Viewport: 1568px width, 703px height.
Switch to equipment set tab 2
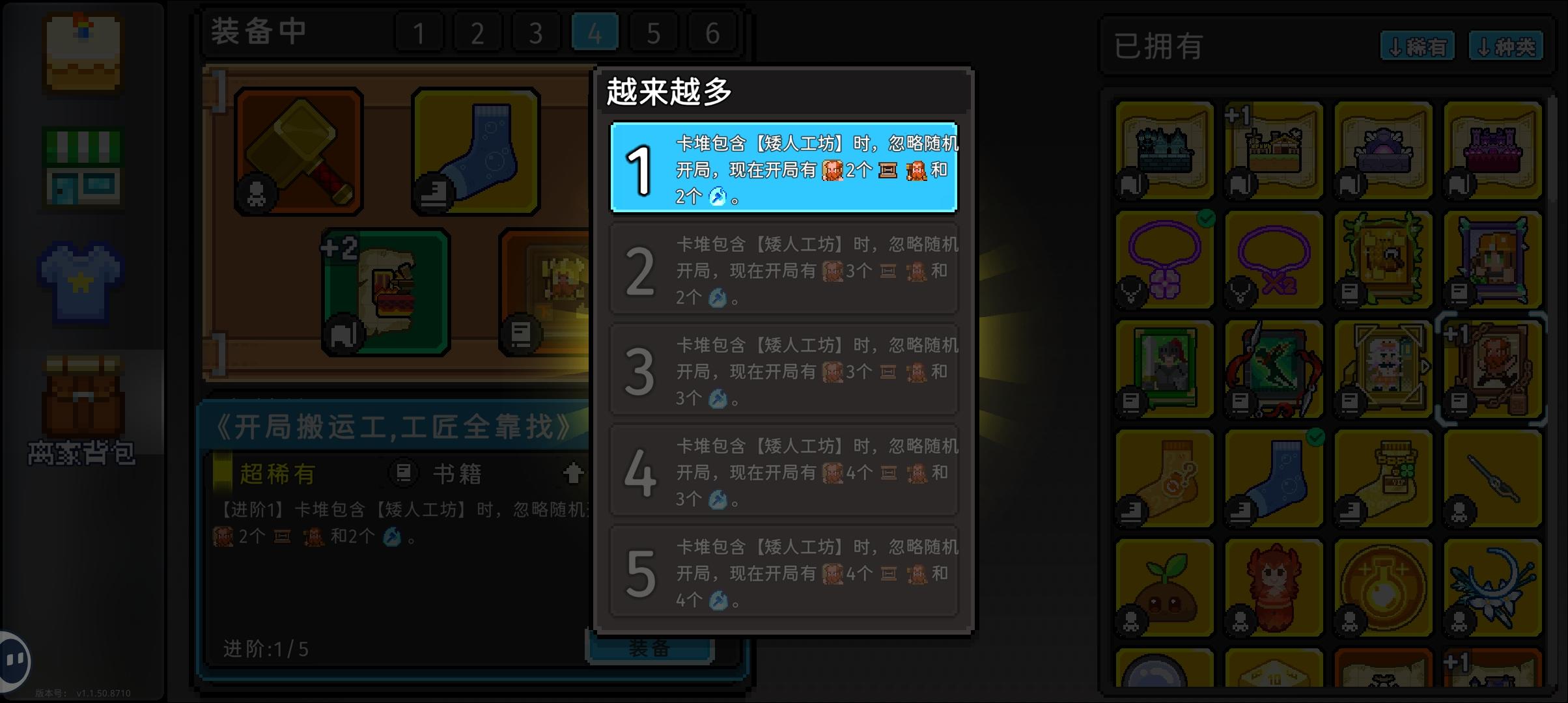point(477,31)
